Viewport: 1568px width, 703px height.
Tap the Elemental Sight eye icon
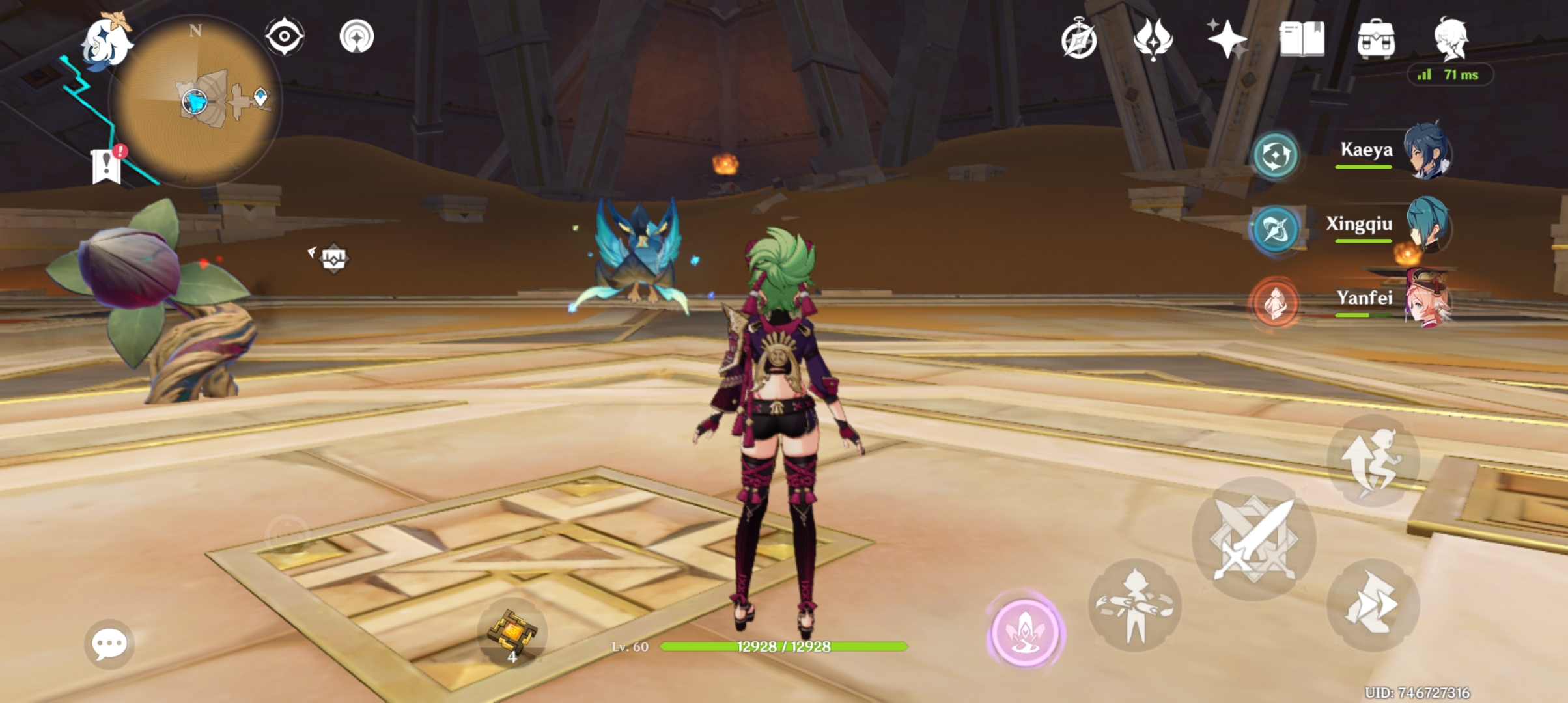point(285,37)
